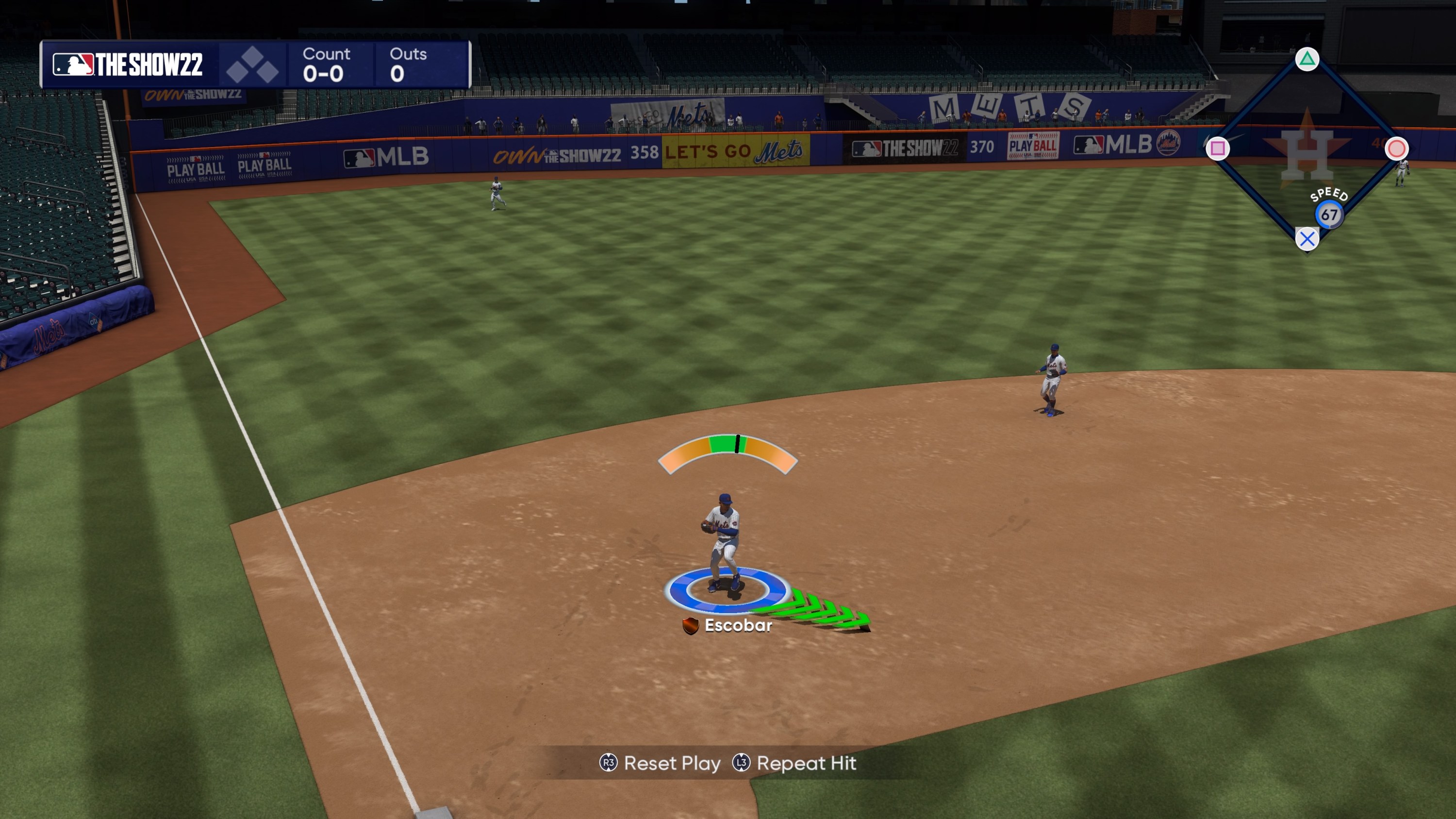Image resolution: width=1456 pixels, height=819 pixels.
Task: Select the X throw-to-home icon
Action: [1307, 238]
